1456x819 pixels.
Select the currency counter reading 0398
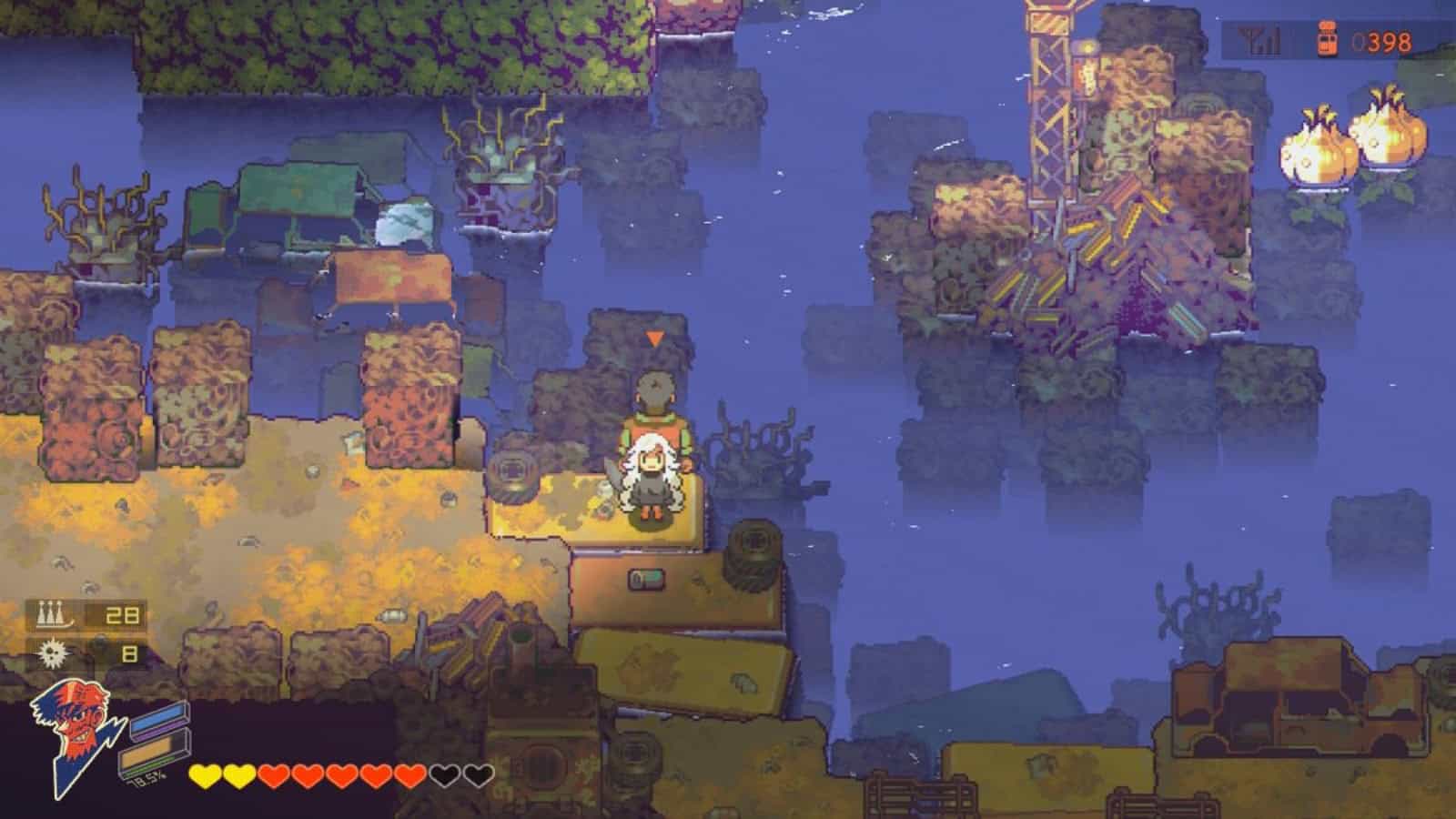(x=1383, y=41)
